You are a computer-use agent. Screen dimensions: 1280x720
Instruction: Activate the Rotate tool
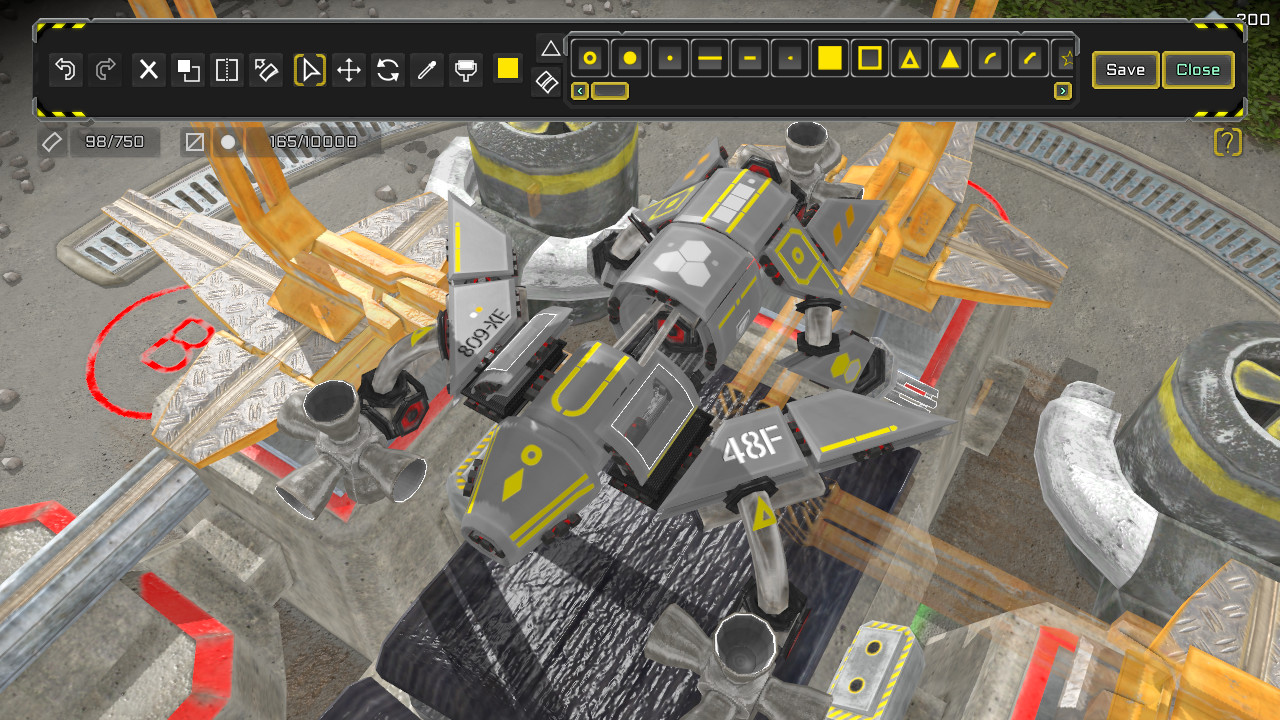[x=388, y=70]
